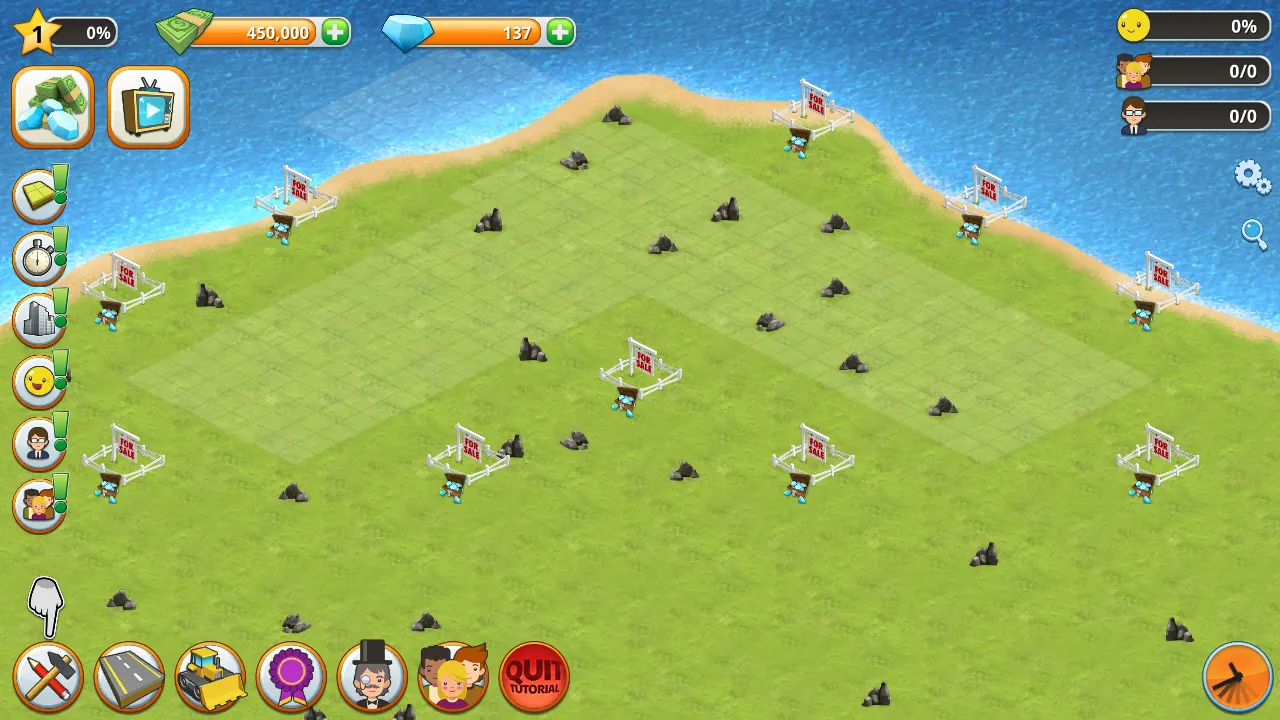
Task: Select the bulldozer demolition tool
Action: click(210, 677)
